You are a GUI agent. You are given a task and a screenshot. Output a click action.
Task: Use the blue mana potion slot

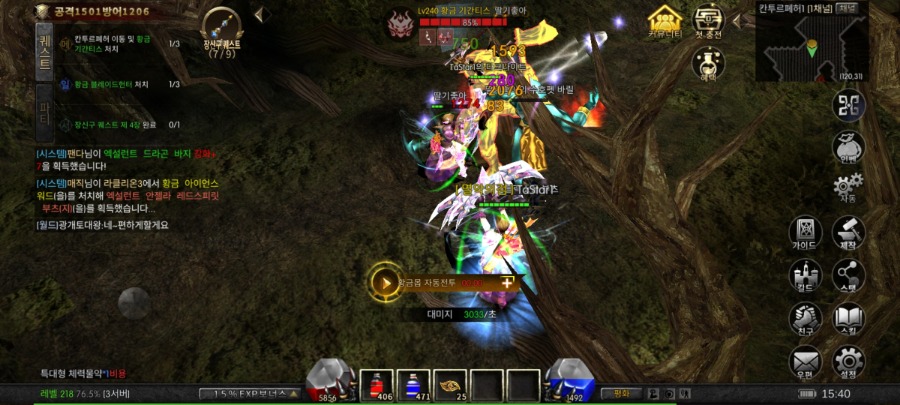(414, 384)
